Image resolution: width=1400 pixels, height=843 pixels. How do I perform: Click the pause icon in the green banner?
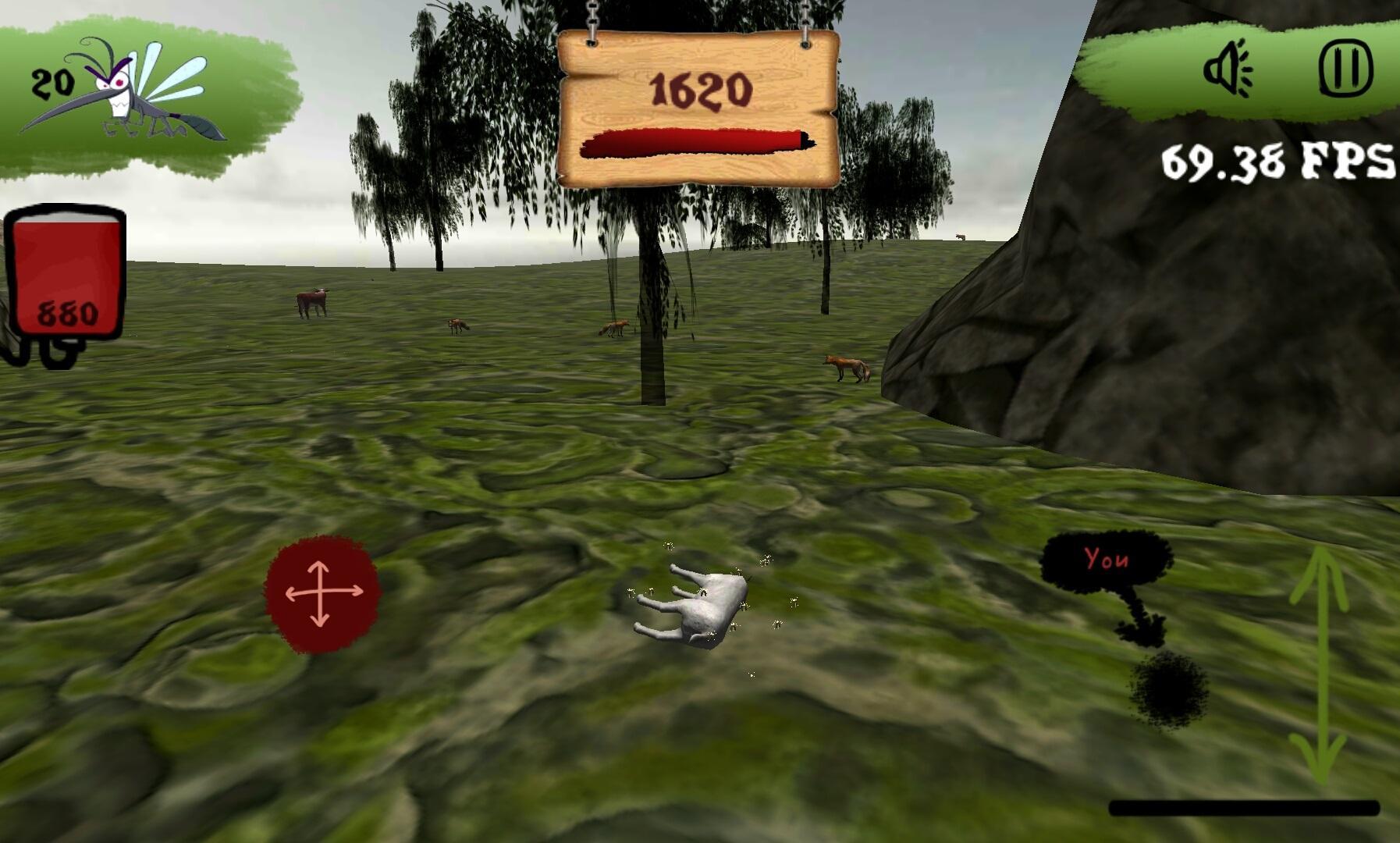1346,66
